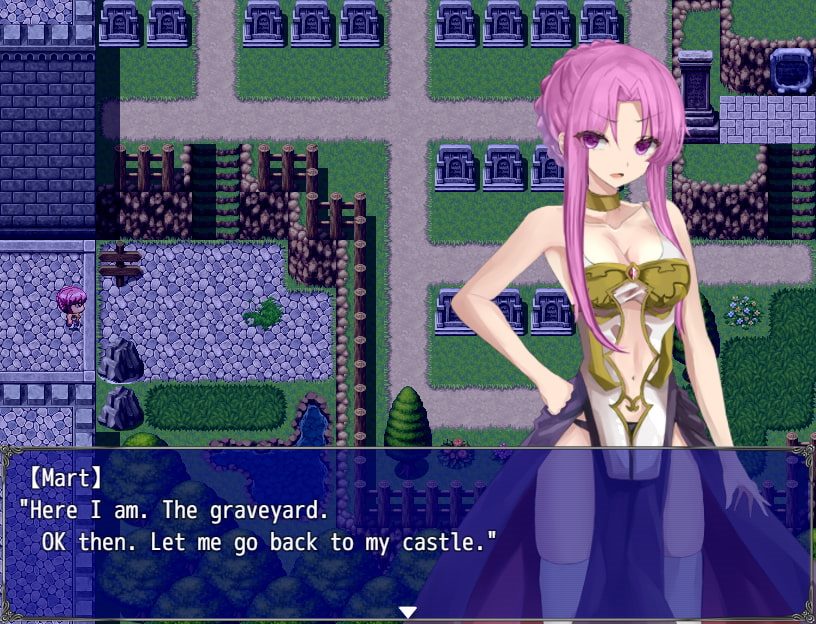Advance dialogue with the white continue arrow

(407, 611)
